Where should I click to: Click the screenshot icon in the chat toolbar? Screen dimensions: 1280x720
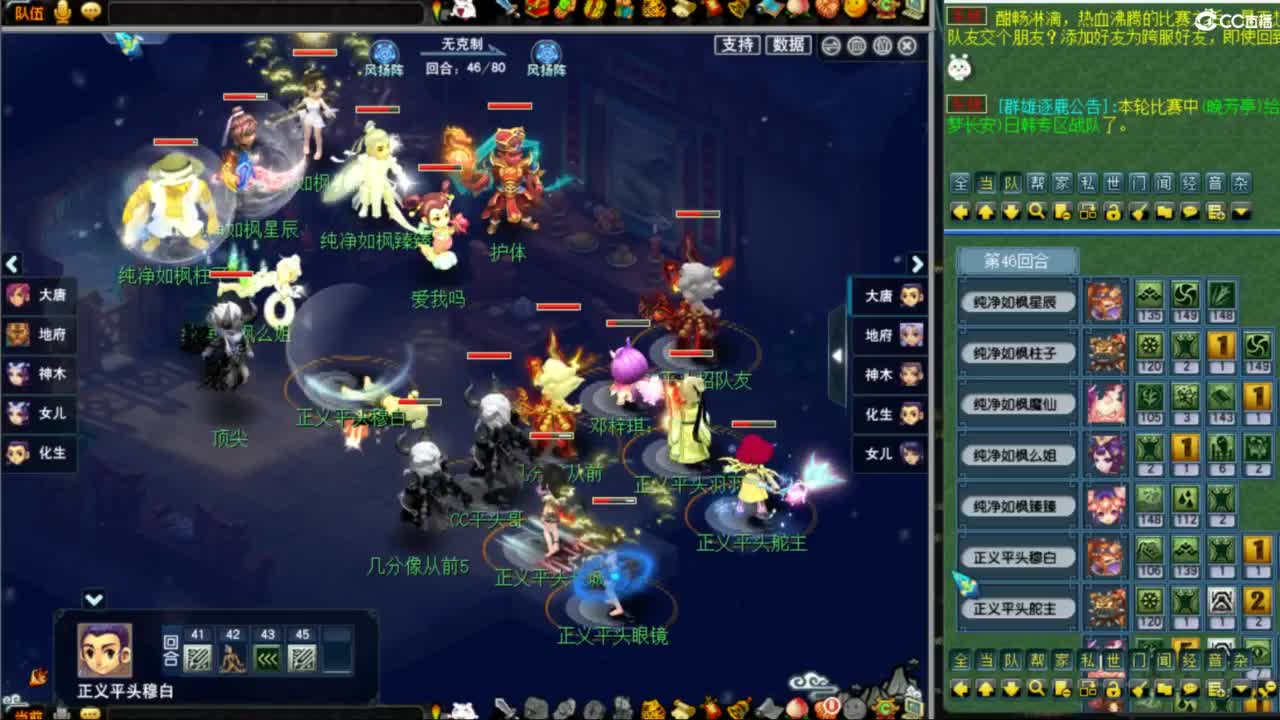coord(1087,212)
